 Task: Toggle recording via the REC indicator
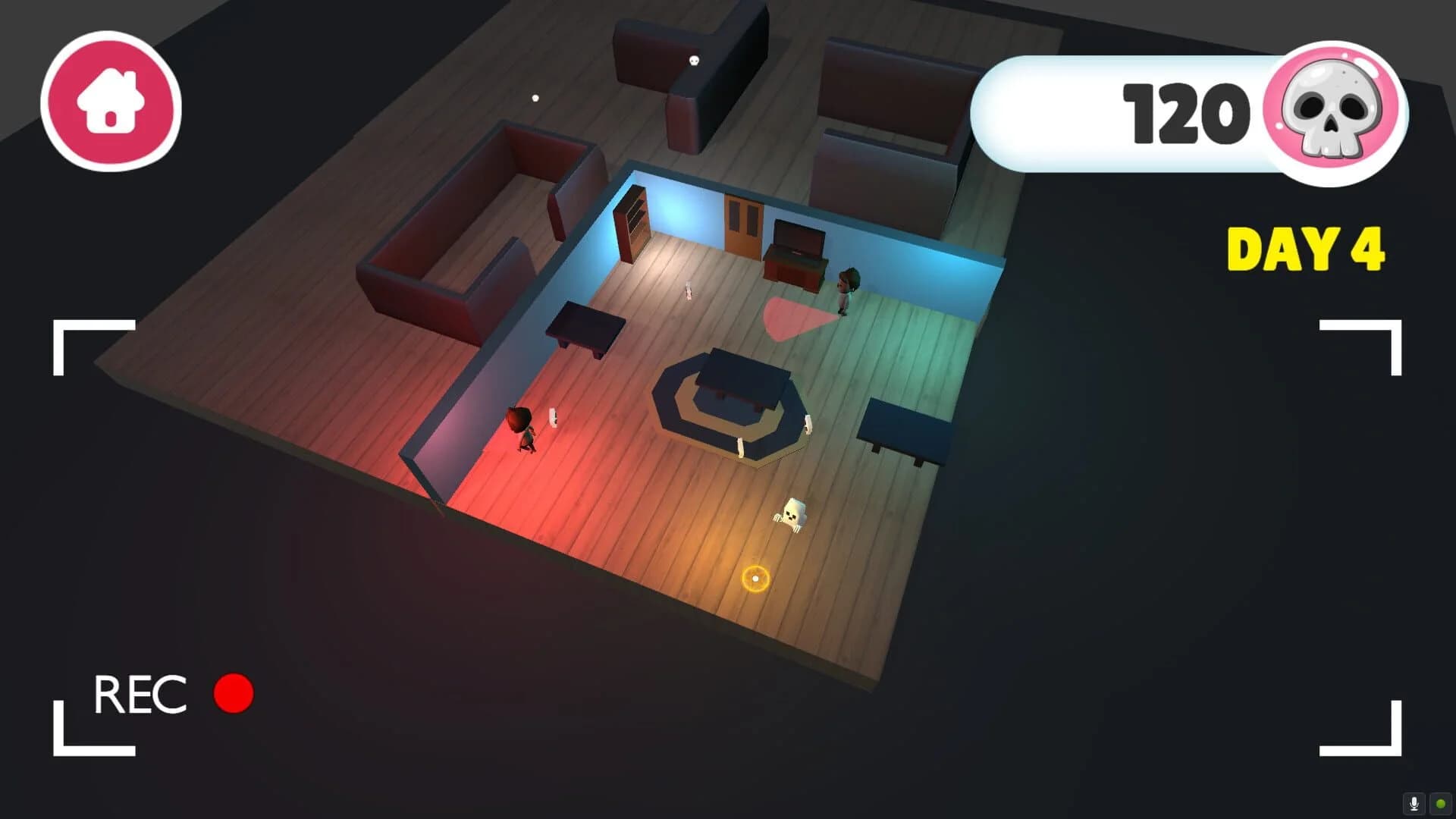[140, 694]
